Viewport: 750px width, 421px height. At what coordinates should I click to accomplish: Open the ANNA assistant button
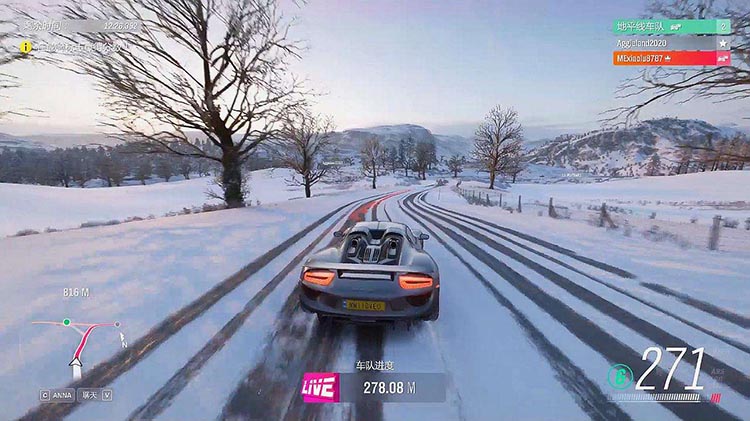59,394
